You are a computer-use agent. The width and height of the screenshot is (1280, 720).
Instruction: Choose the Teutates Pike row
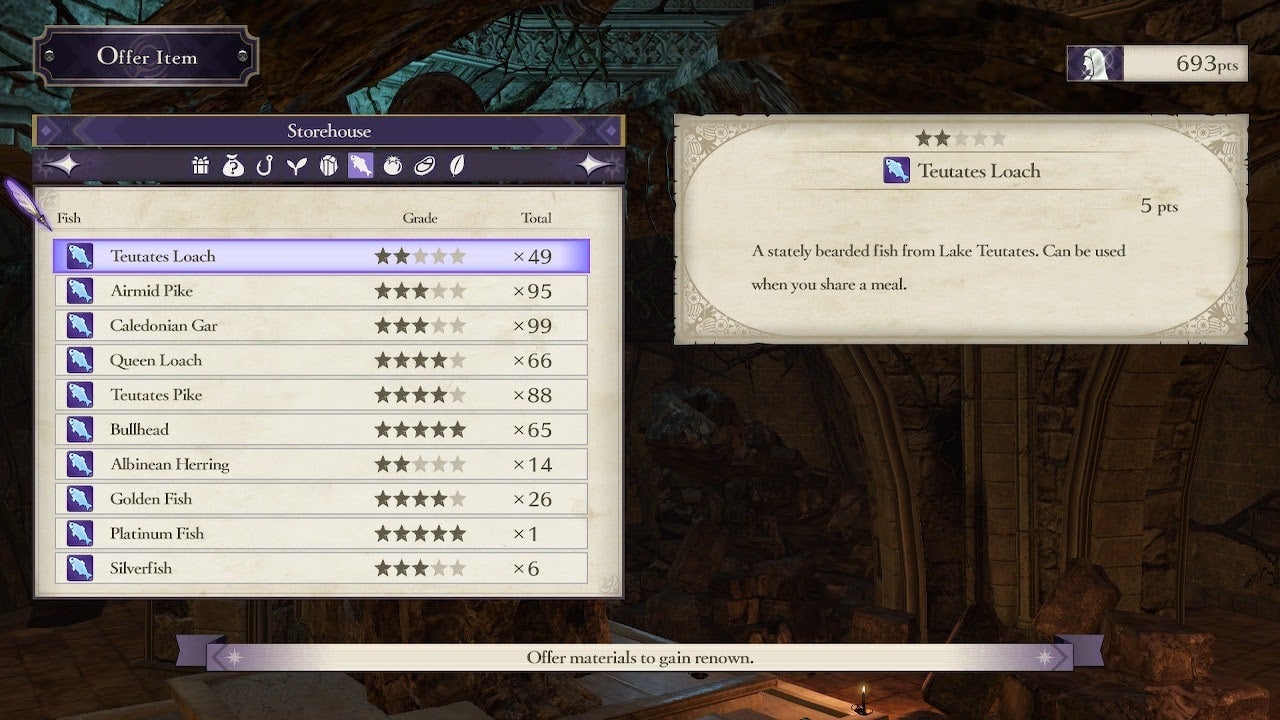[x=321, y=395]
